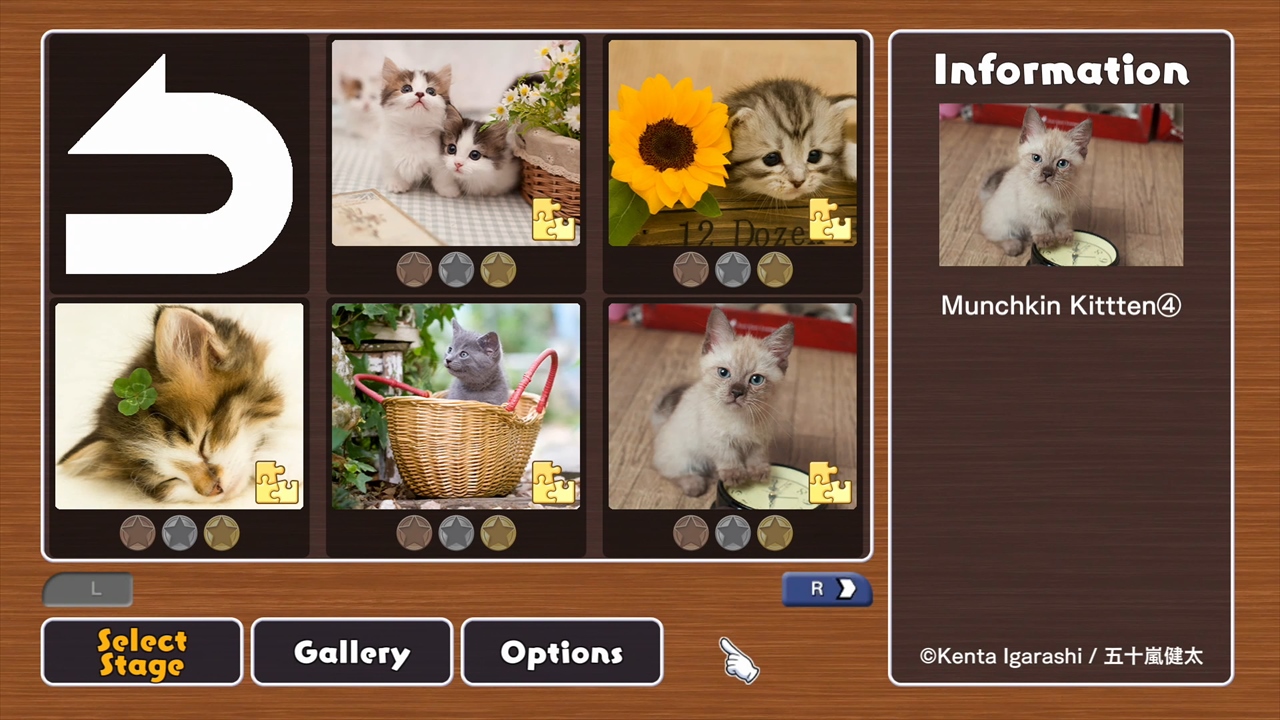
Task: Select the puzzle piece icon on Munchkin Kittten④ thumbnail
Action: (832, 483)
